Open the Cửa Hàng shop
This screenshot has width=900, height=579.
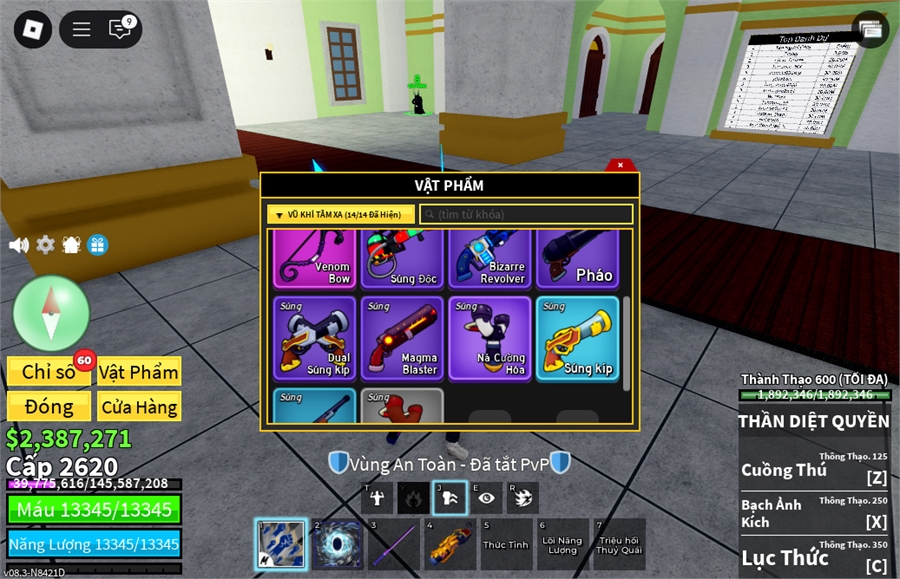click(139, 407)
